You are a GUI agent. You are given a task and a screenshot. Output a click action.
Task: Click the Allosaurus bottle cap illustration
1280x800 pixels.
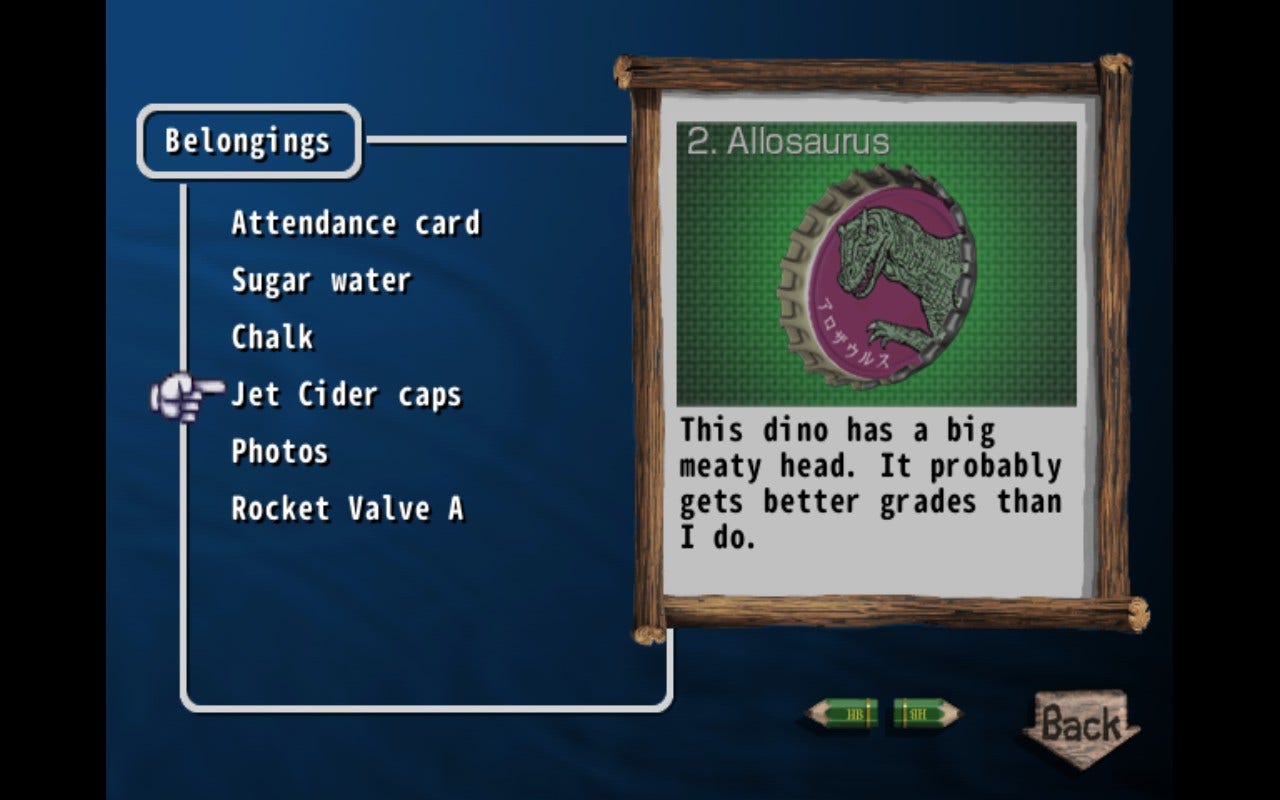(x=875, y=278)
